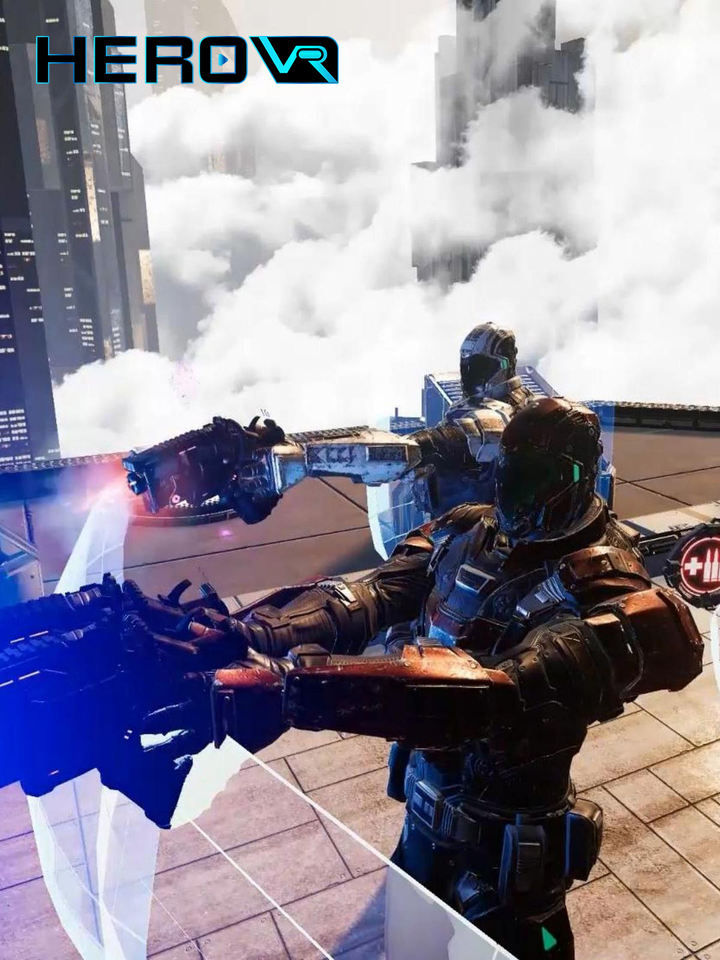Click the HeroVR logo
The height and width of the screenshot is (960, 720).
[x=187, y=60]
